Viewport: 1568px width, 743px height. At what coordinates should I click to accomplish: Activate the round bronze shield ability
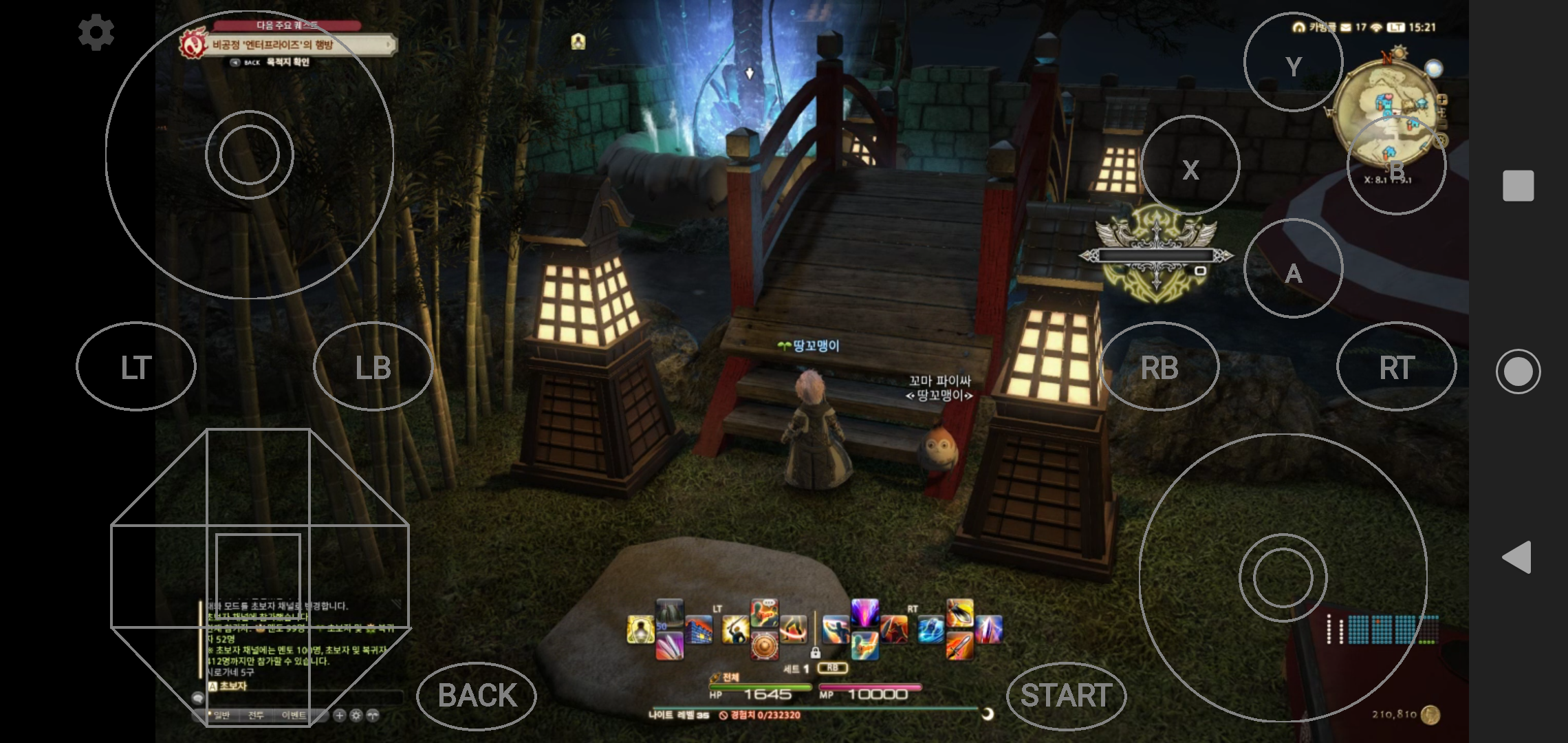click(x=764, y=647)
